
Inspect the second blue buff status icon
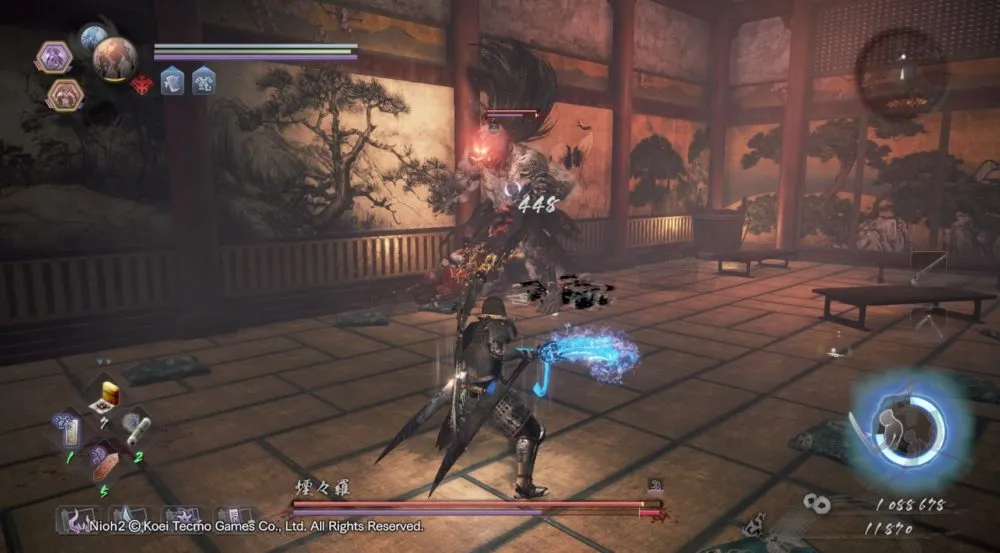204,80
